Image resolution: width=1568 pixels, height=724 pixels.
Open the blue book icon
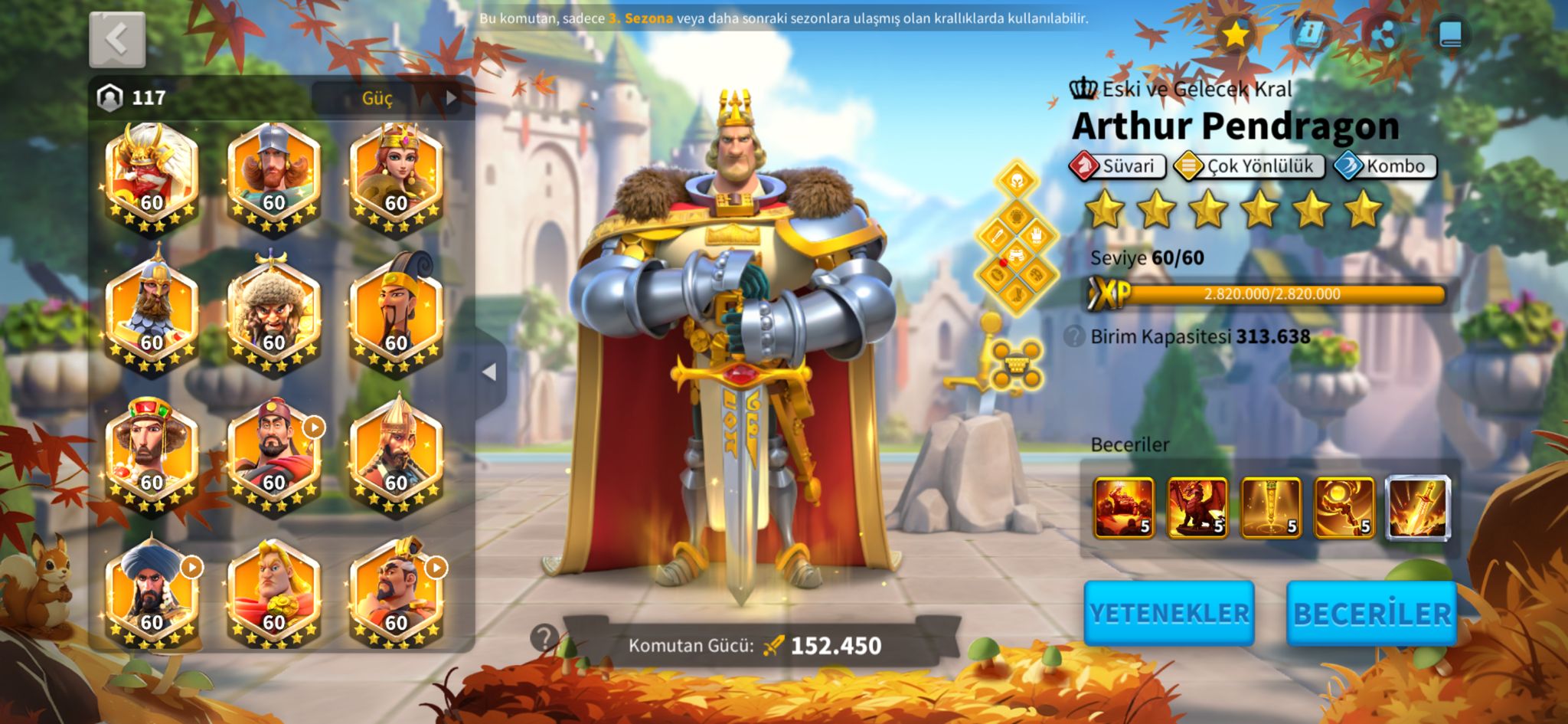pyautogui.click(x=1449, y=34)
